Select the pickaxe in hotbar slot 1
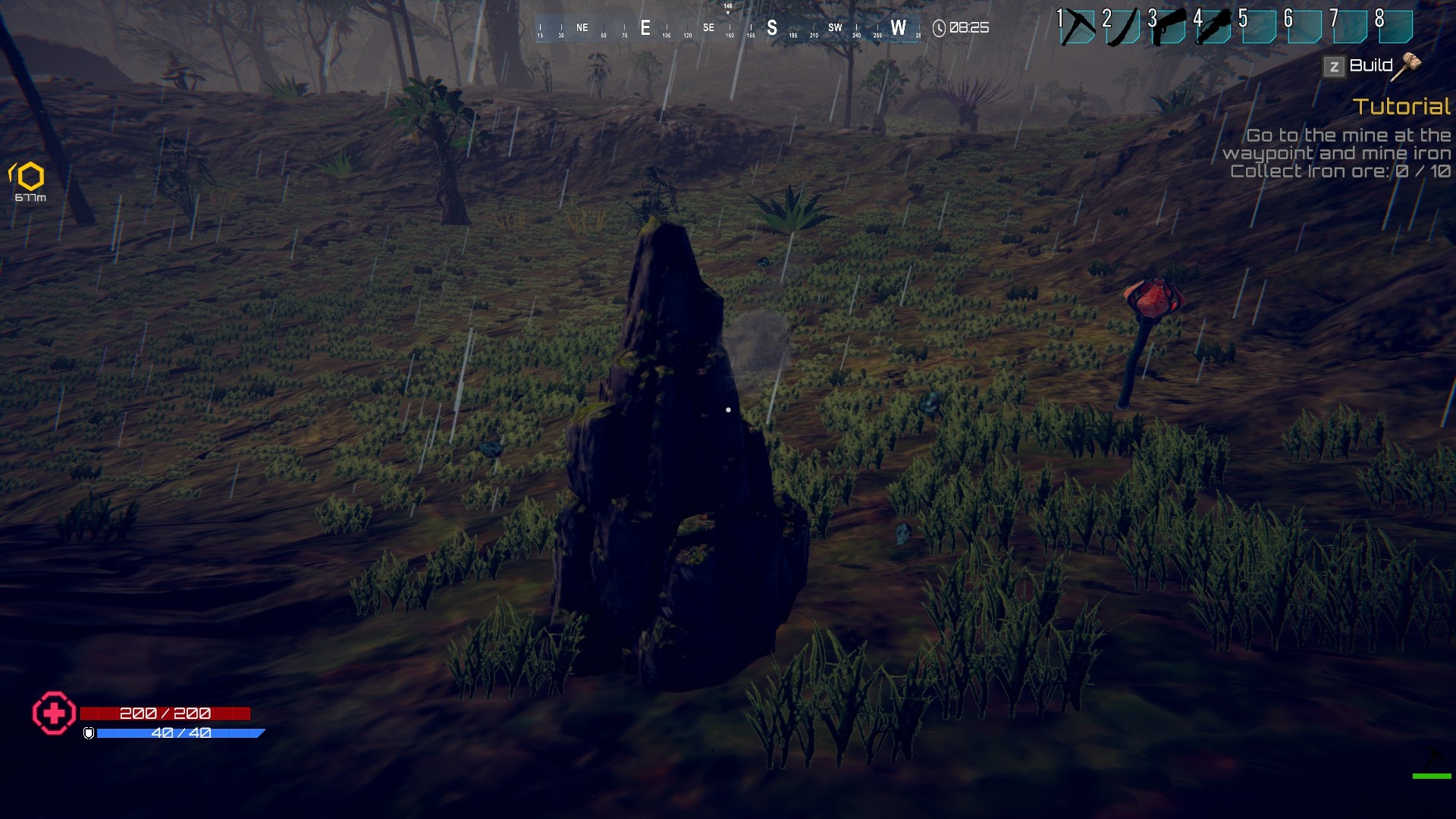Screen dimensions: 1456x819 click(1078, 28)
